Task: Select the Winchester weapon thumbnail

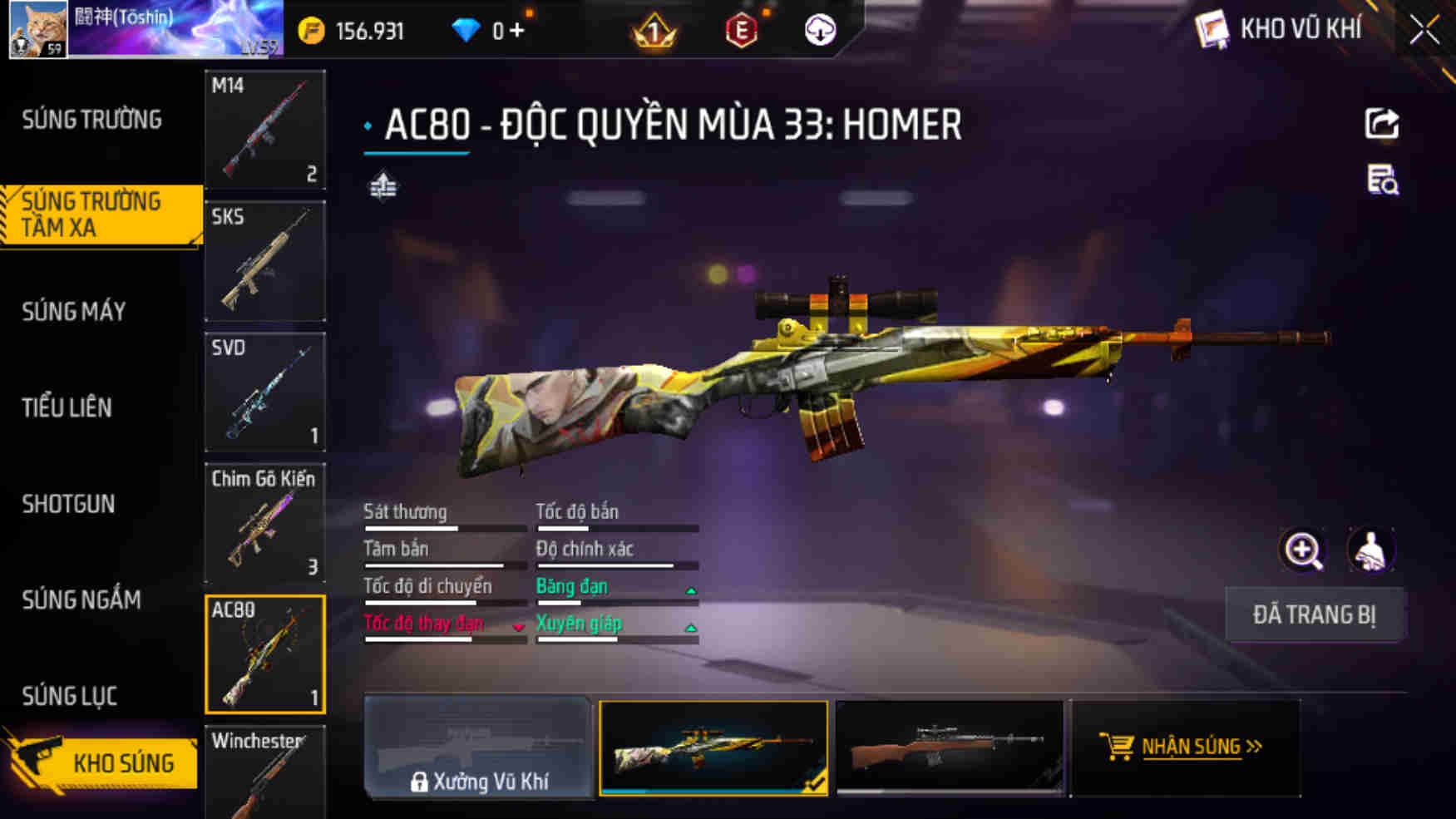Action: [264, 773]
